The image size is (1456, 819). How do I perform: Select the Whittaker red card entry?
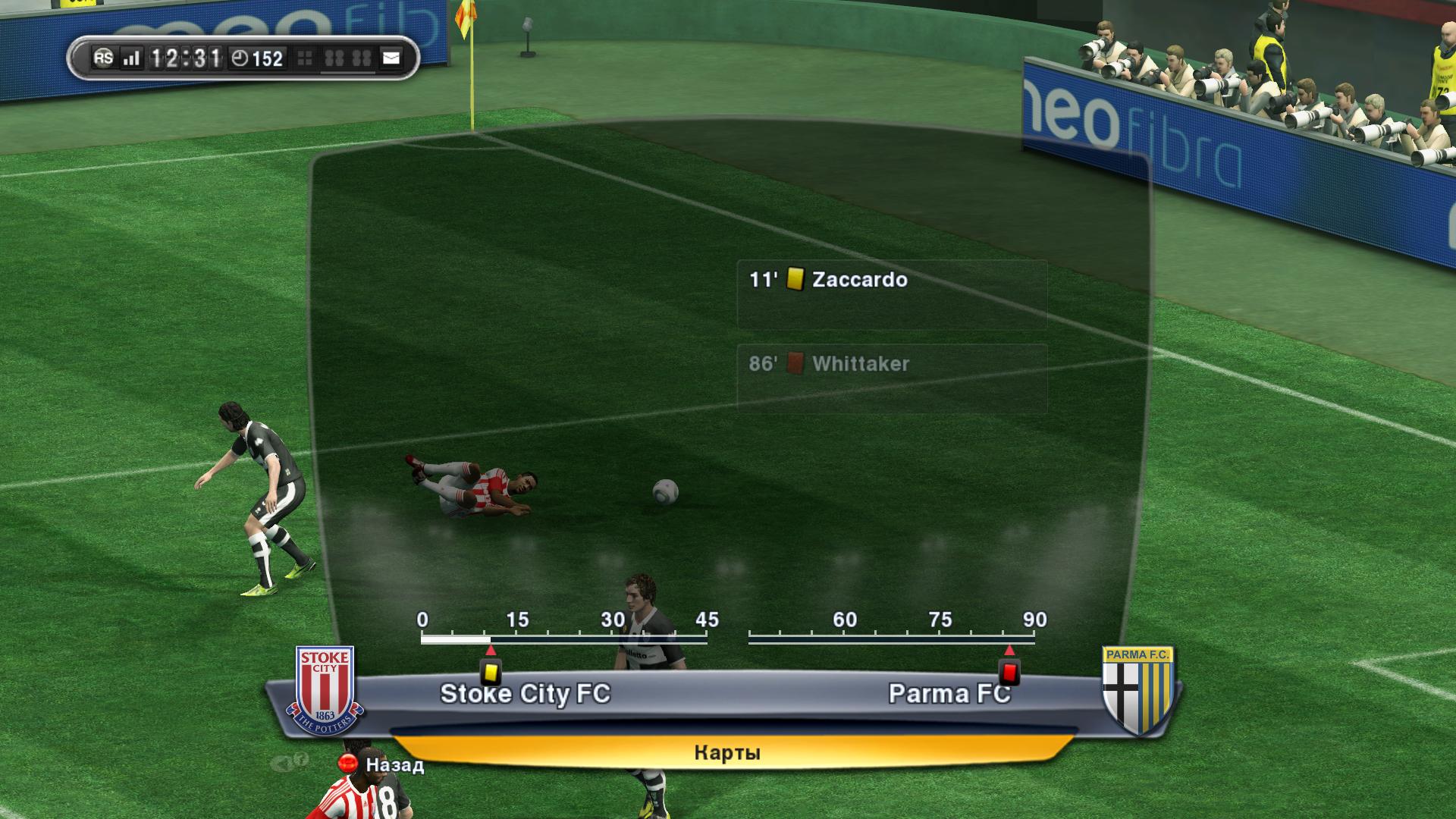click(x=891, y=378)
